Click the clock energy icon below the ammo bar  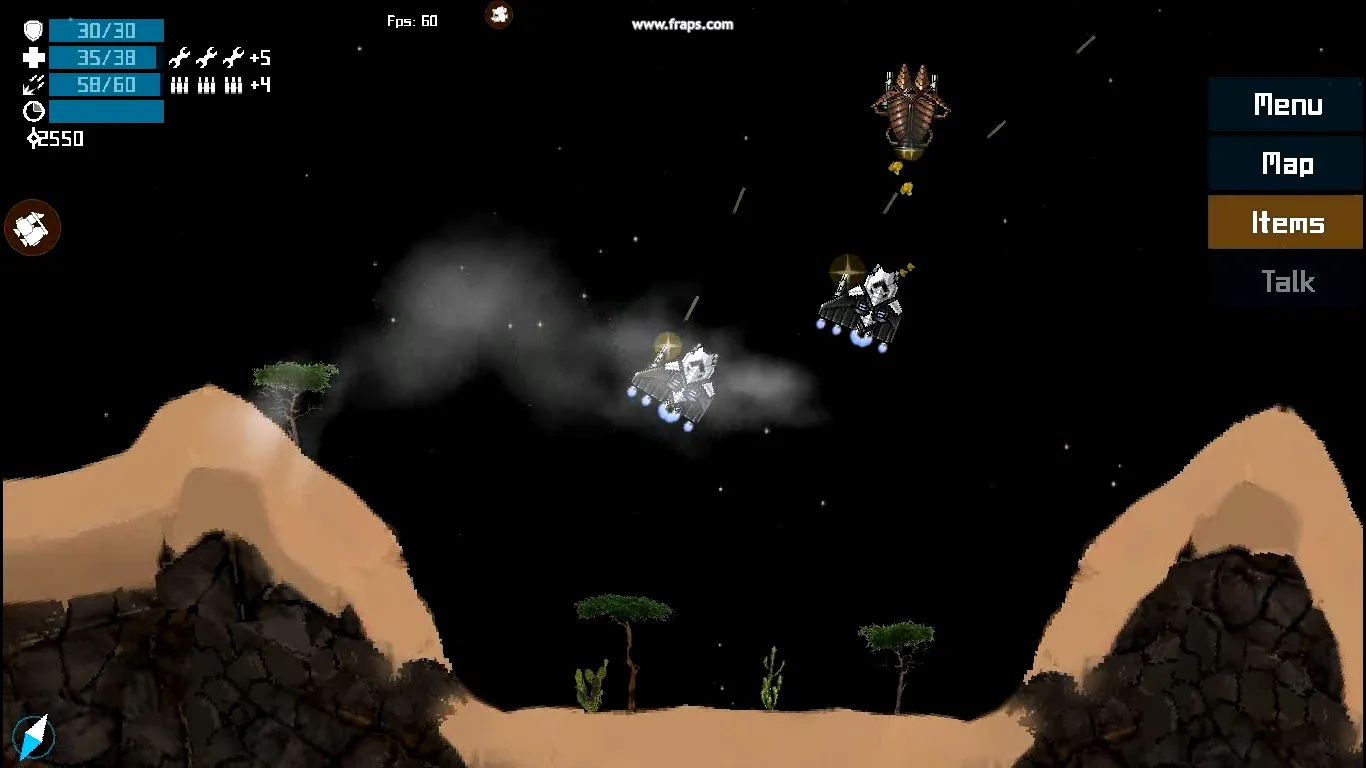pyautogui.click(x=32, y=111)
